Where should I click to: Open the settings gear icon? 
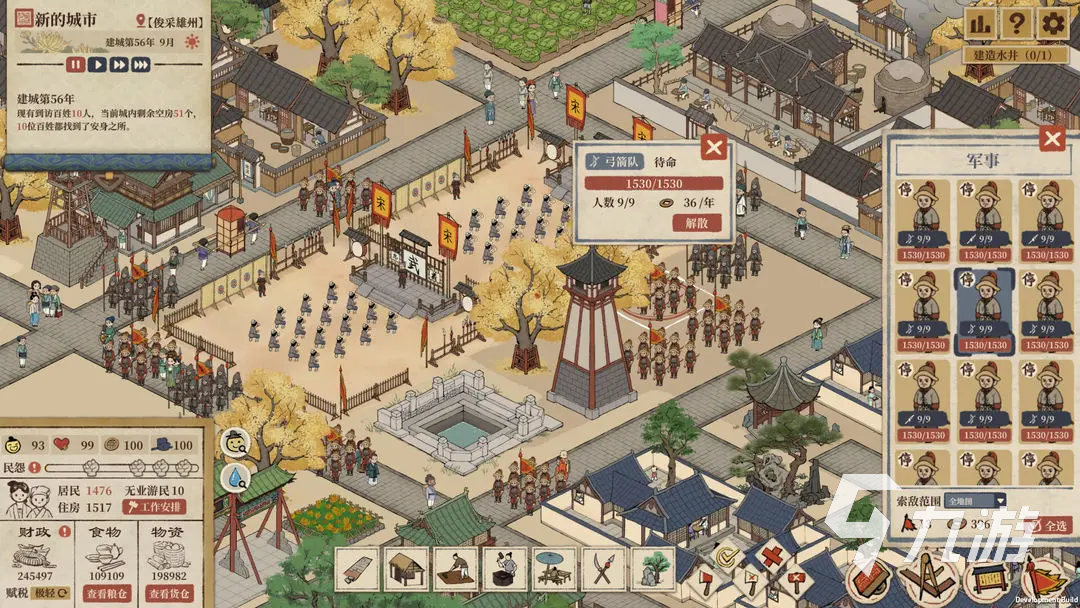click(x=1052, y=23)
